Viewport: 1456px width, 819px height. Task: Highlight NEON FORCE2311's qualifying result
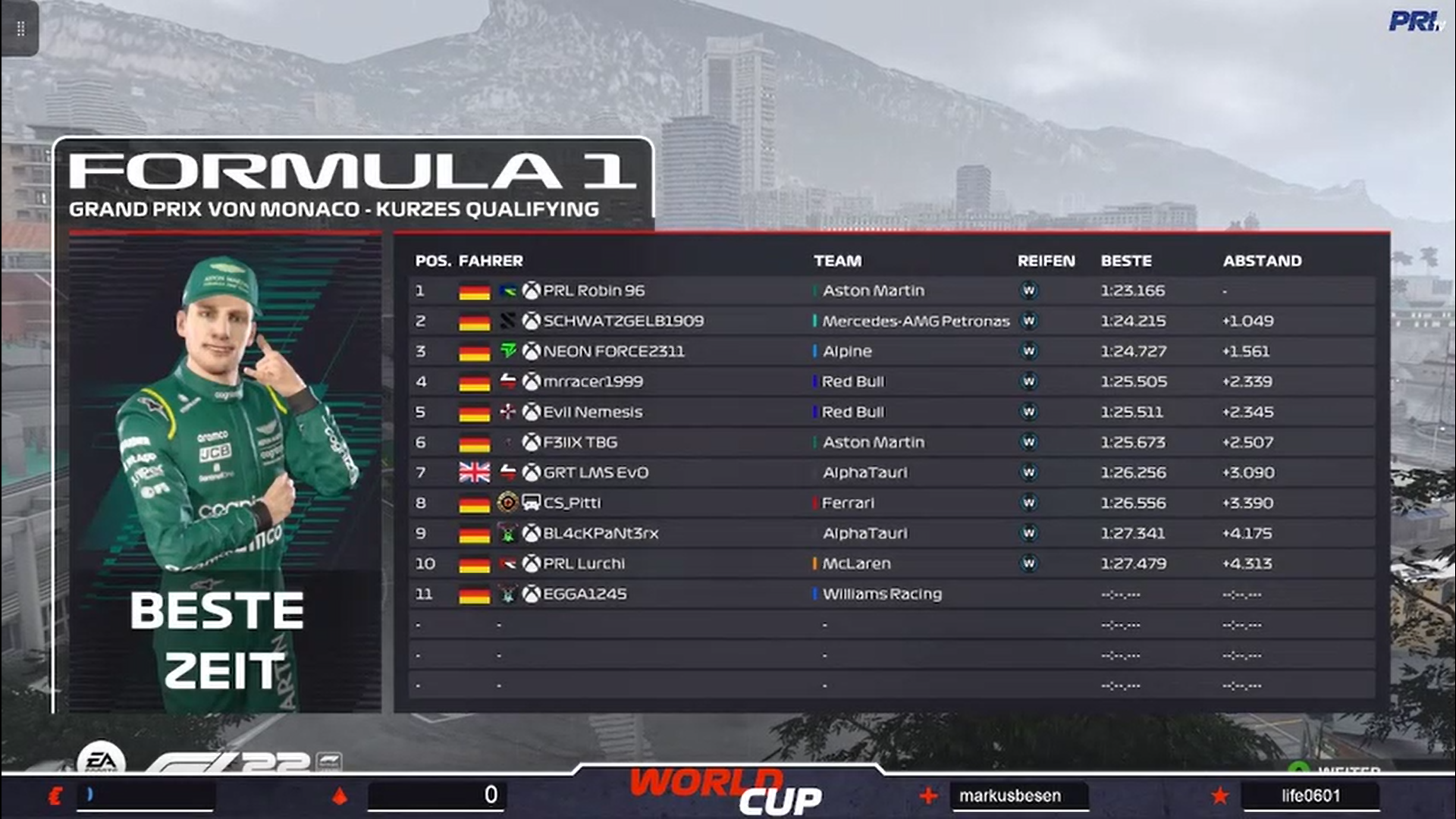[613, 351]
